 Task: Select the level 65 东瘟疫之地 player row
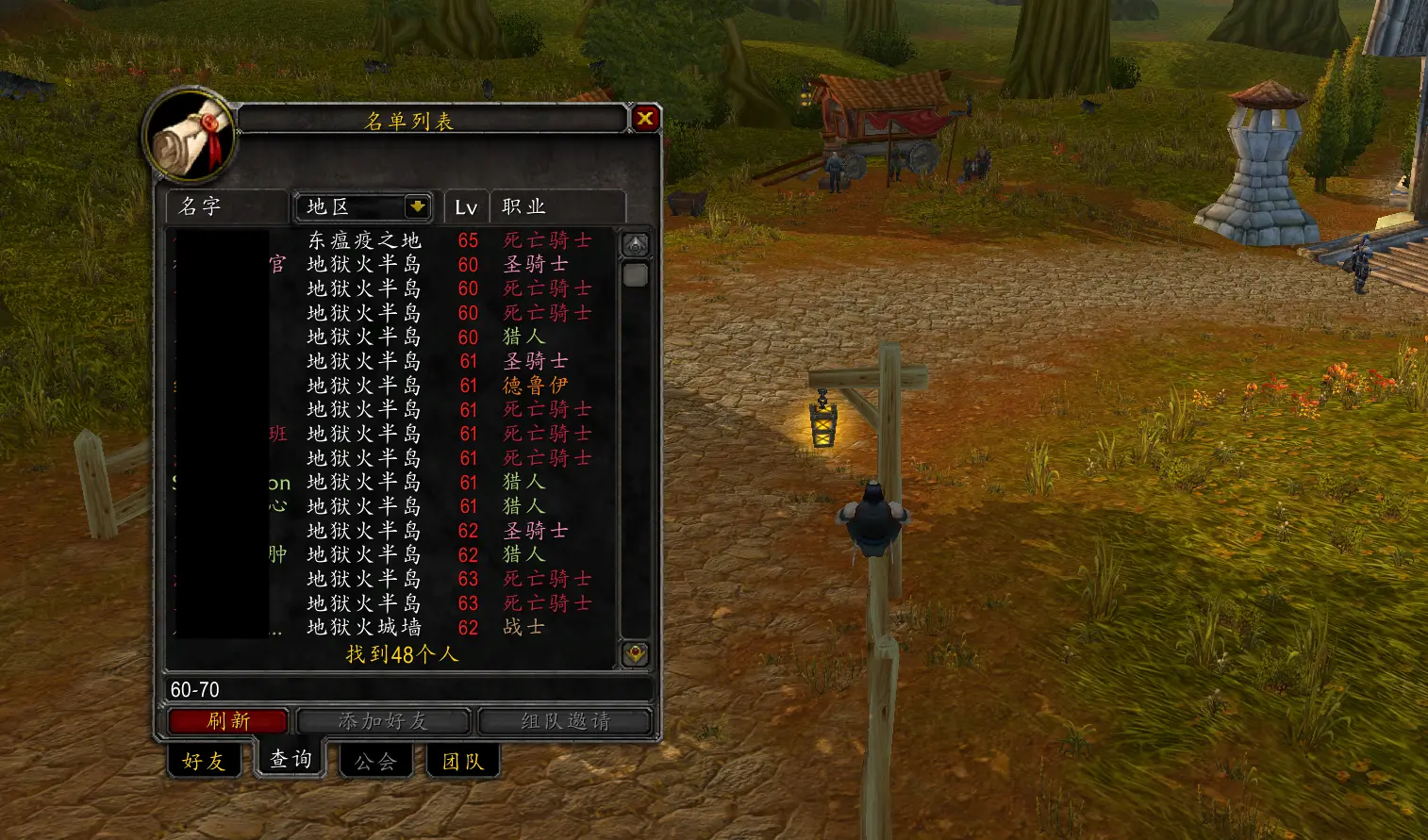(391, 240)
